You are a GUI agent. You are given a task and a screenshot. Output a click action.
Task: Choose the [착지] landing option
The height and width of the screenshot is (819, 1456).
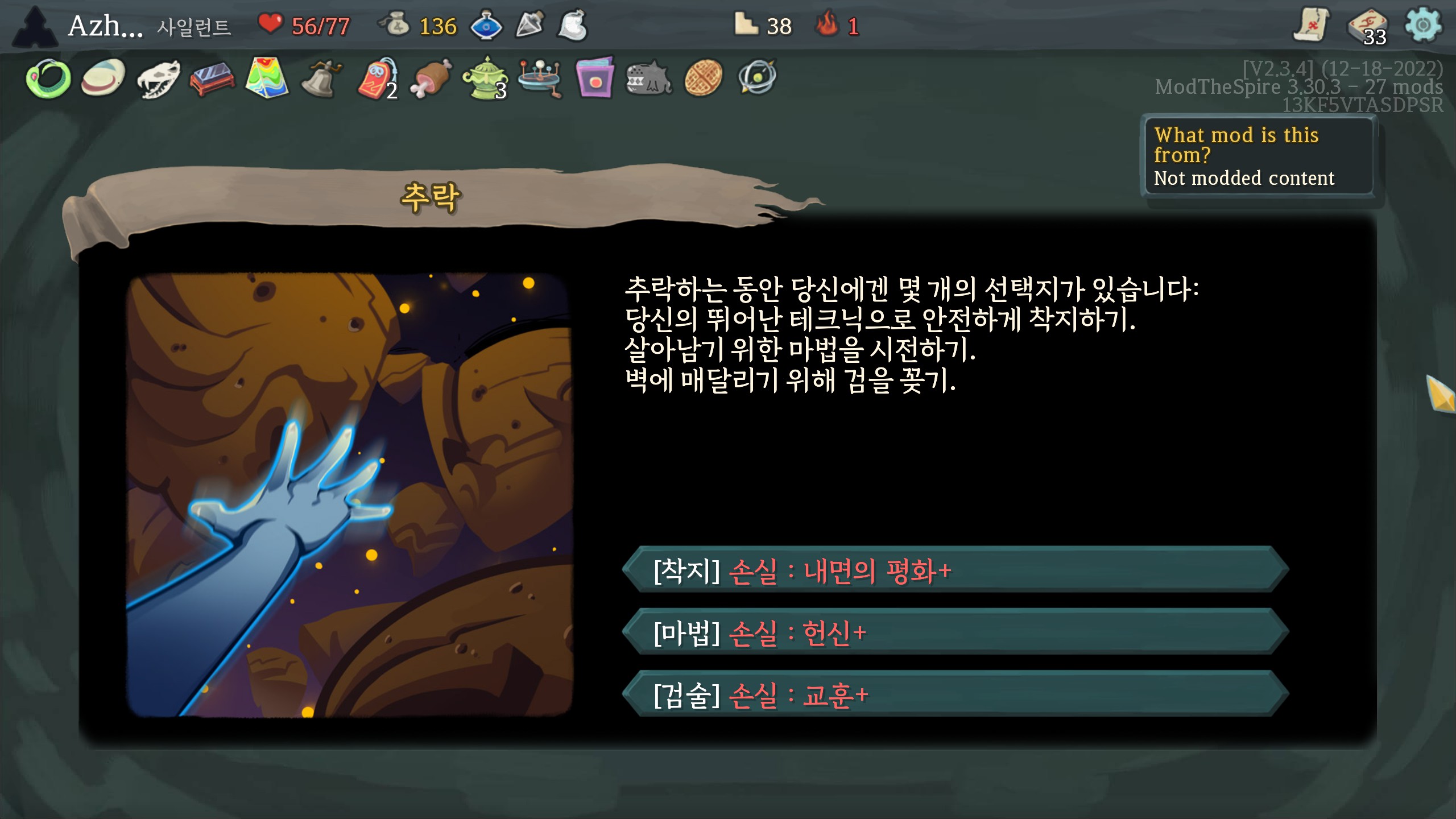click(955, 570)
